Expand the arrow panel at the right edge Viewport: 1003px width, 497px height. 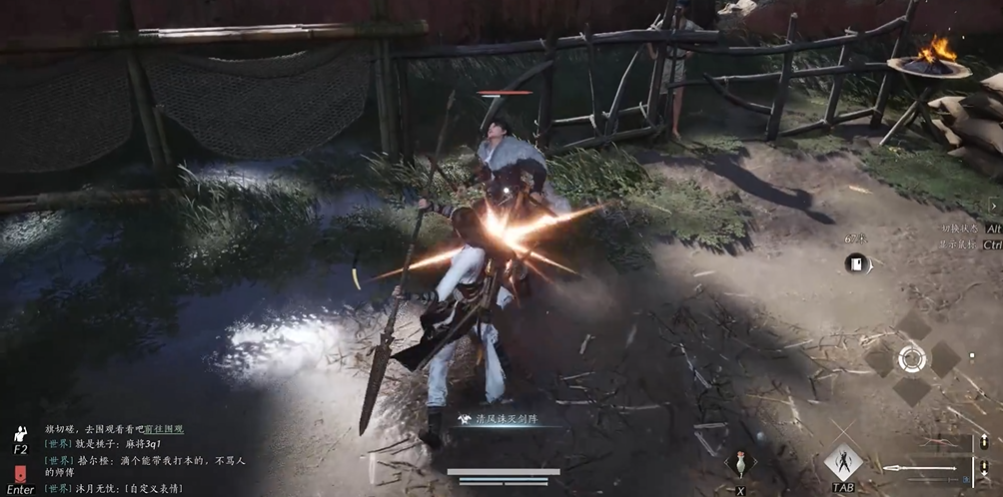(994, 205)
